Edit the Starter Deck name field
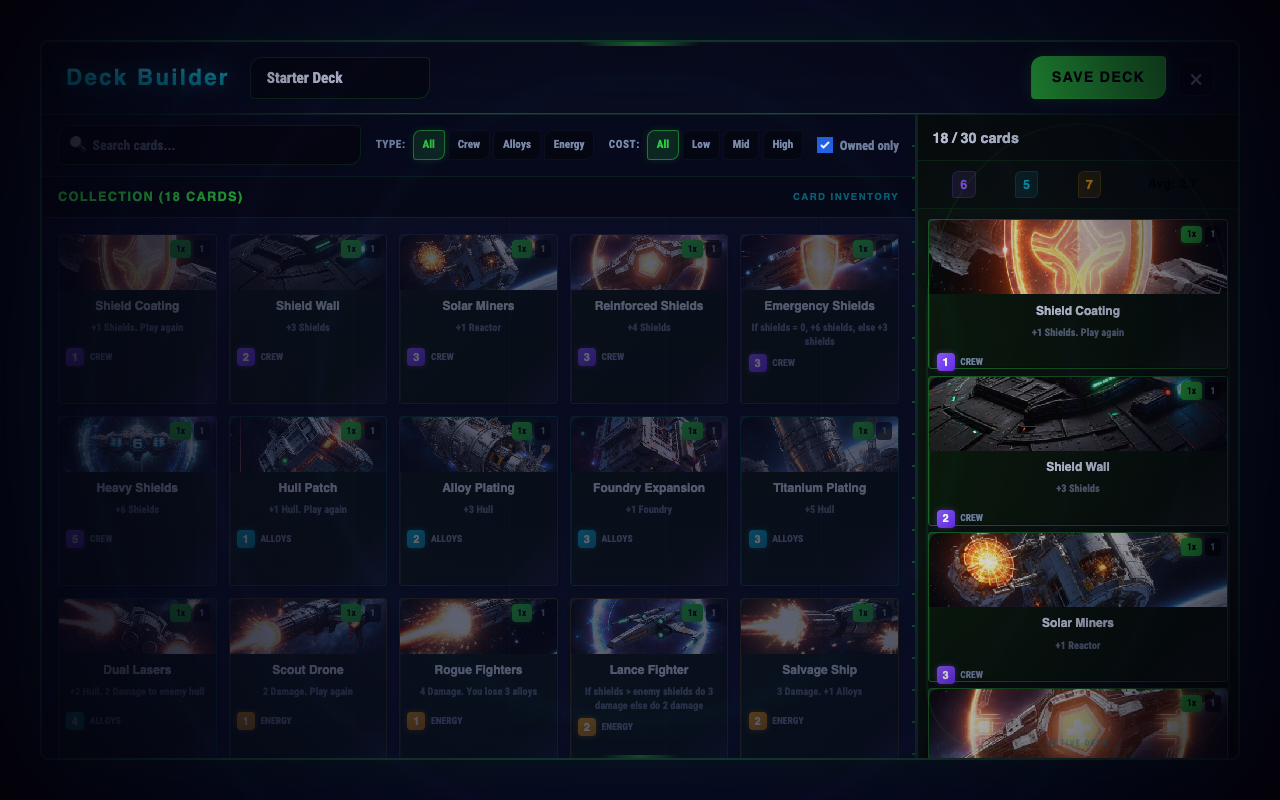1280x800 pixels. pos(339,78)
